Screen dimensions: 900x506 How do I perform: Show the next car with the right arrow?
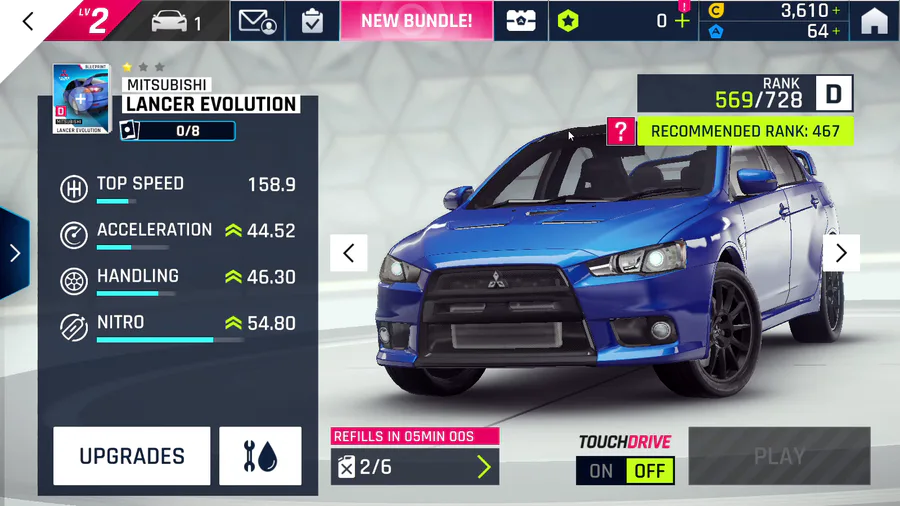pyautogui.click(x=841, y=253)
